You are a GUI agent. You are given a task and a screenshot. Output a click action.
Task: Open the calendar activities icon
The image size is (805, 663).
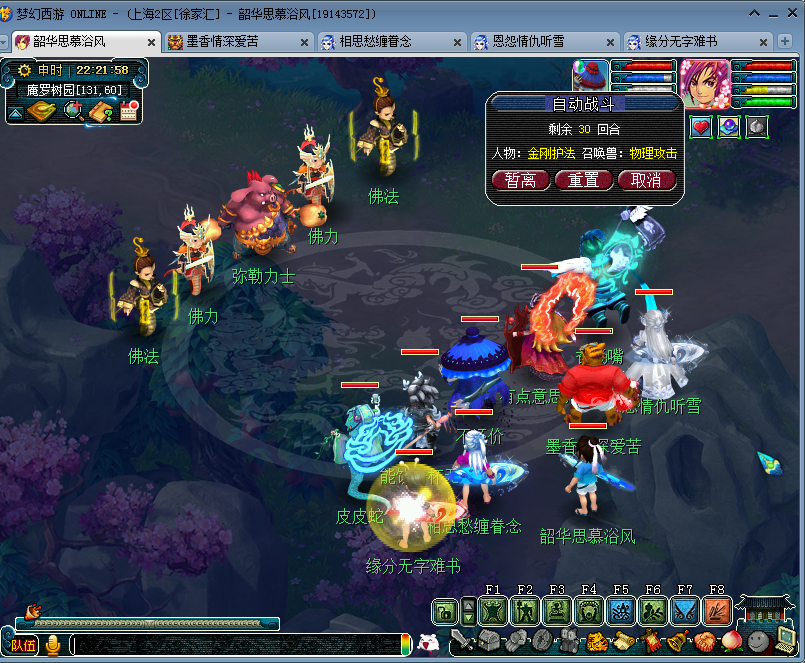[128, 111]
